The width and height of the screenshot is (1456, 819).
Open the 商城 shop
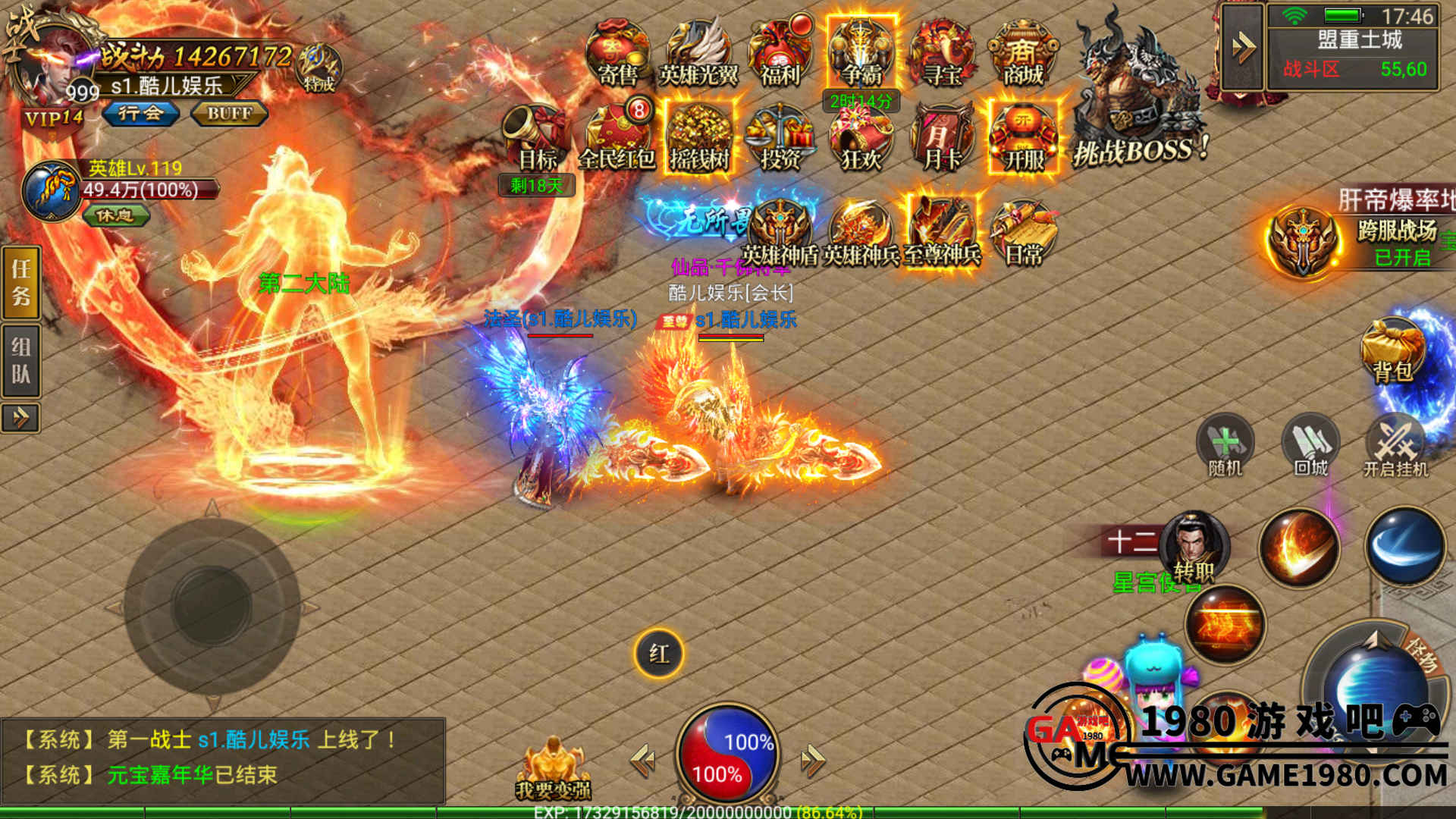1023,53
